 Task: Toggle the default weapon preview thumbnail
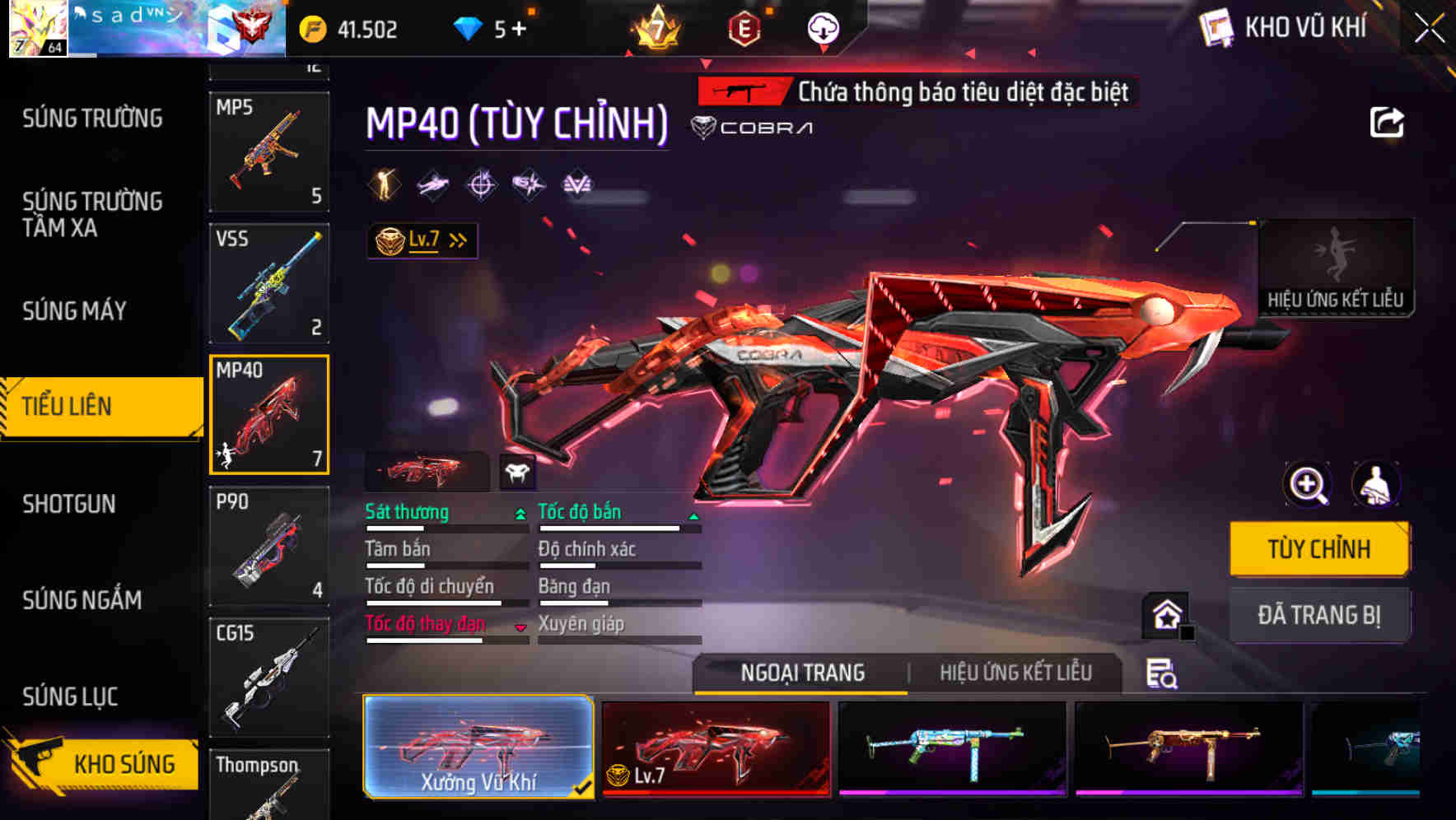click(x=427, y=471)
